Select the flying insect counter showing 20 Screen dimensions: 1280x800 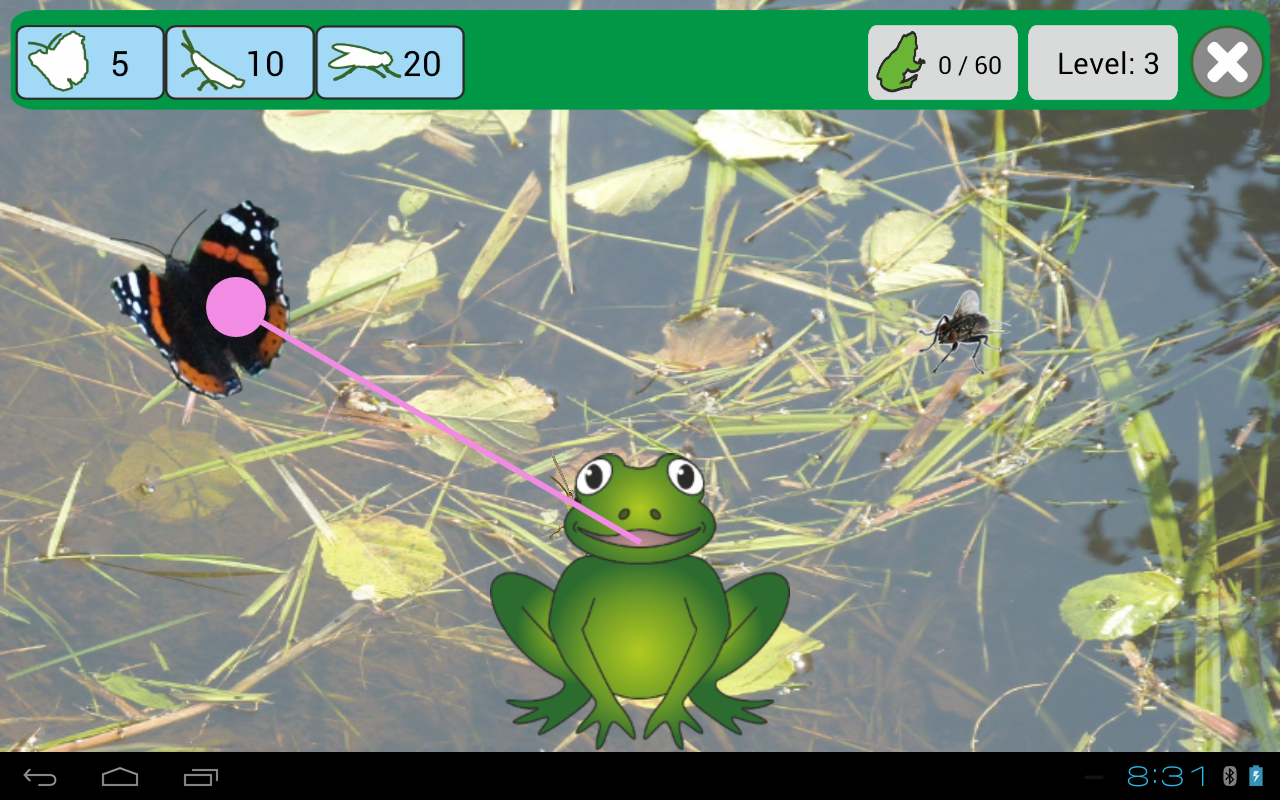point(389,62)
